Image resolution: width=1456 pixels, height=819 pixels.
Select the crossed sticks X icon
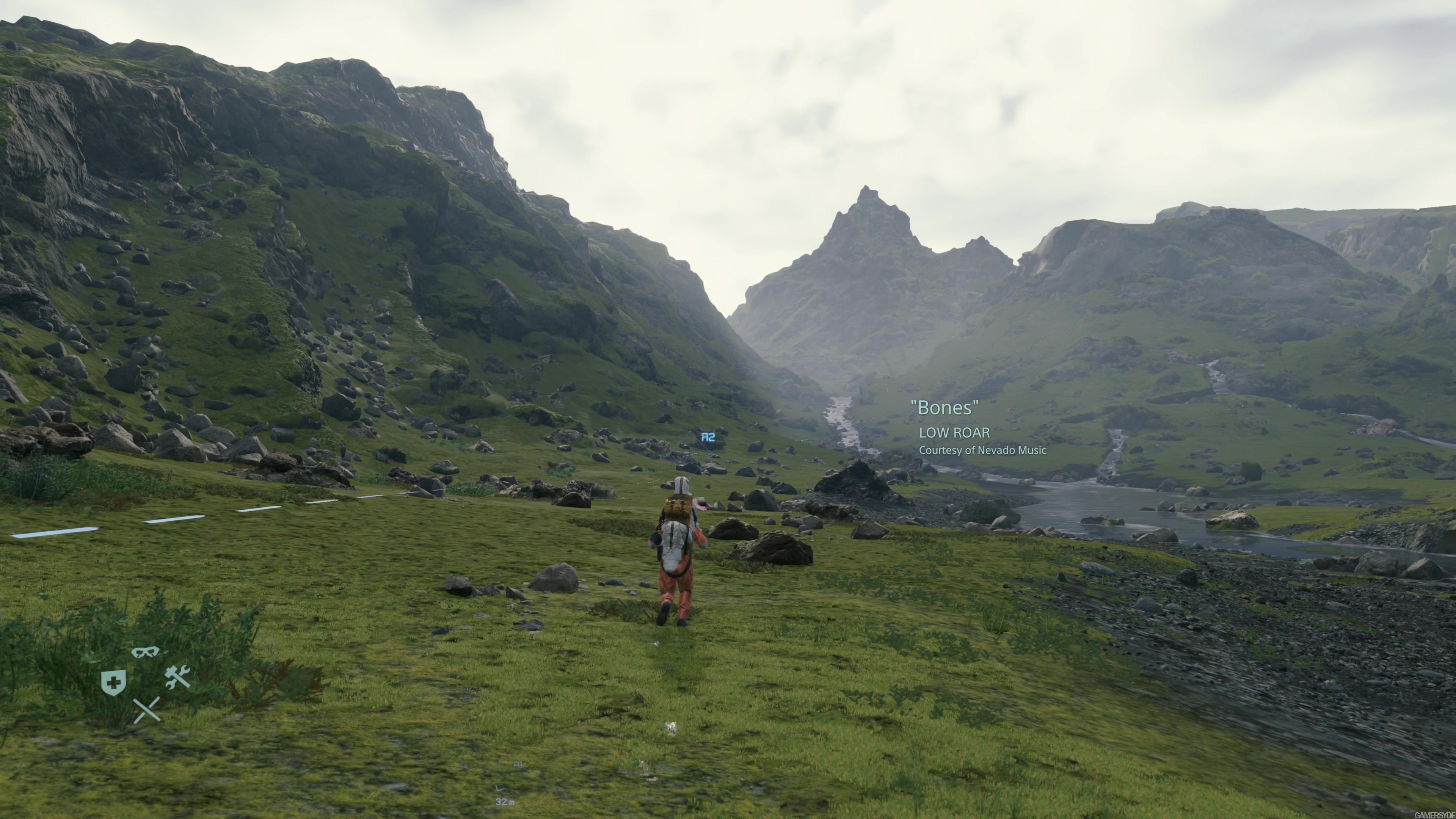pos(147,710)
